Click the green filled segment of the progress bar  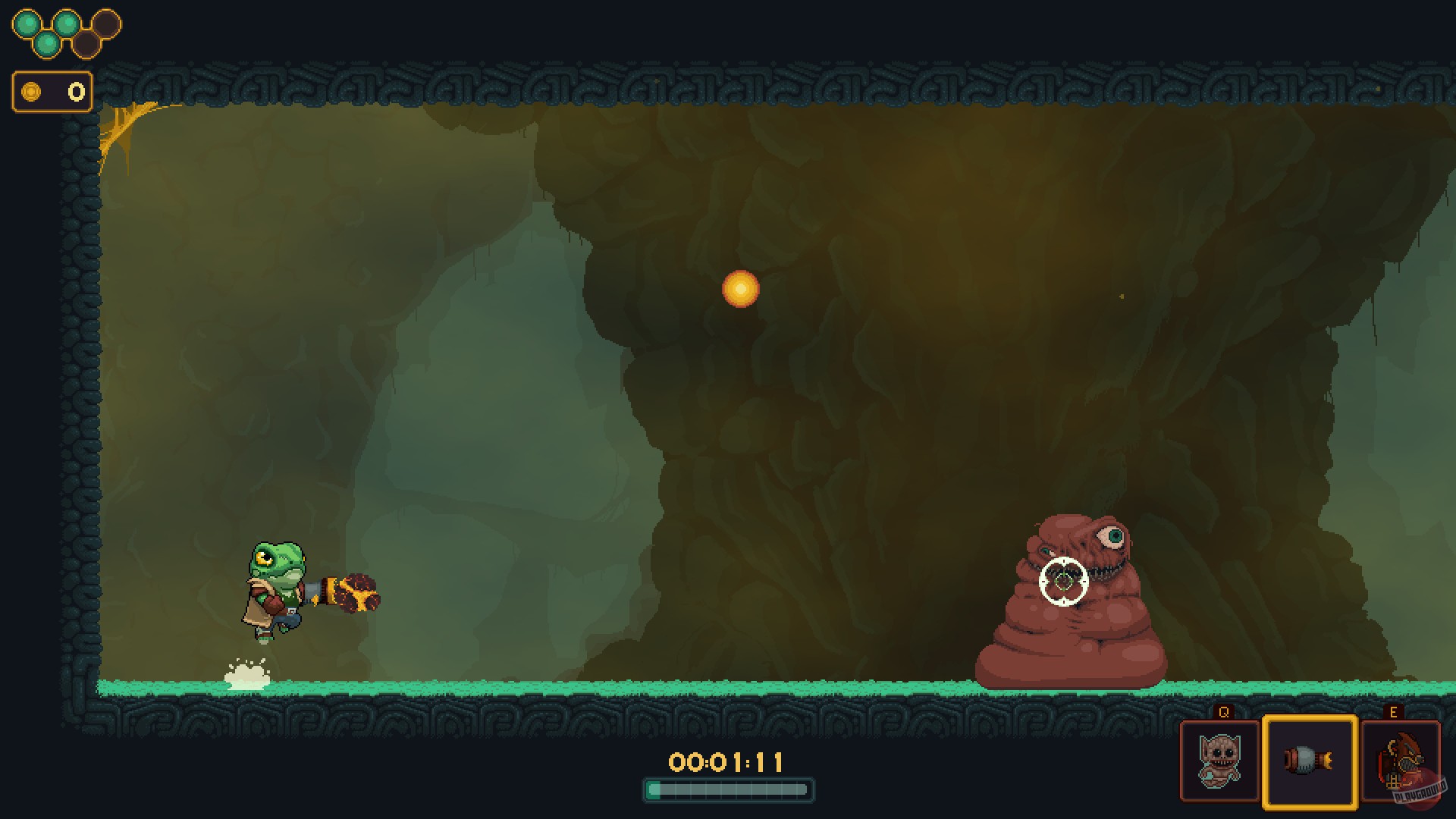tap(654, 790)
